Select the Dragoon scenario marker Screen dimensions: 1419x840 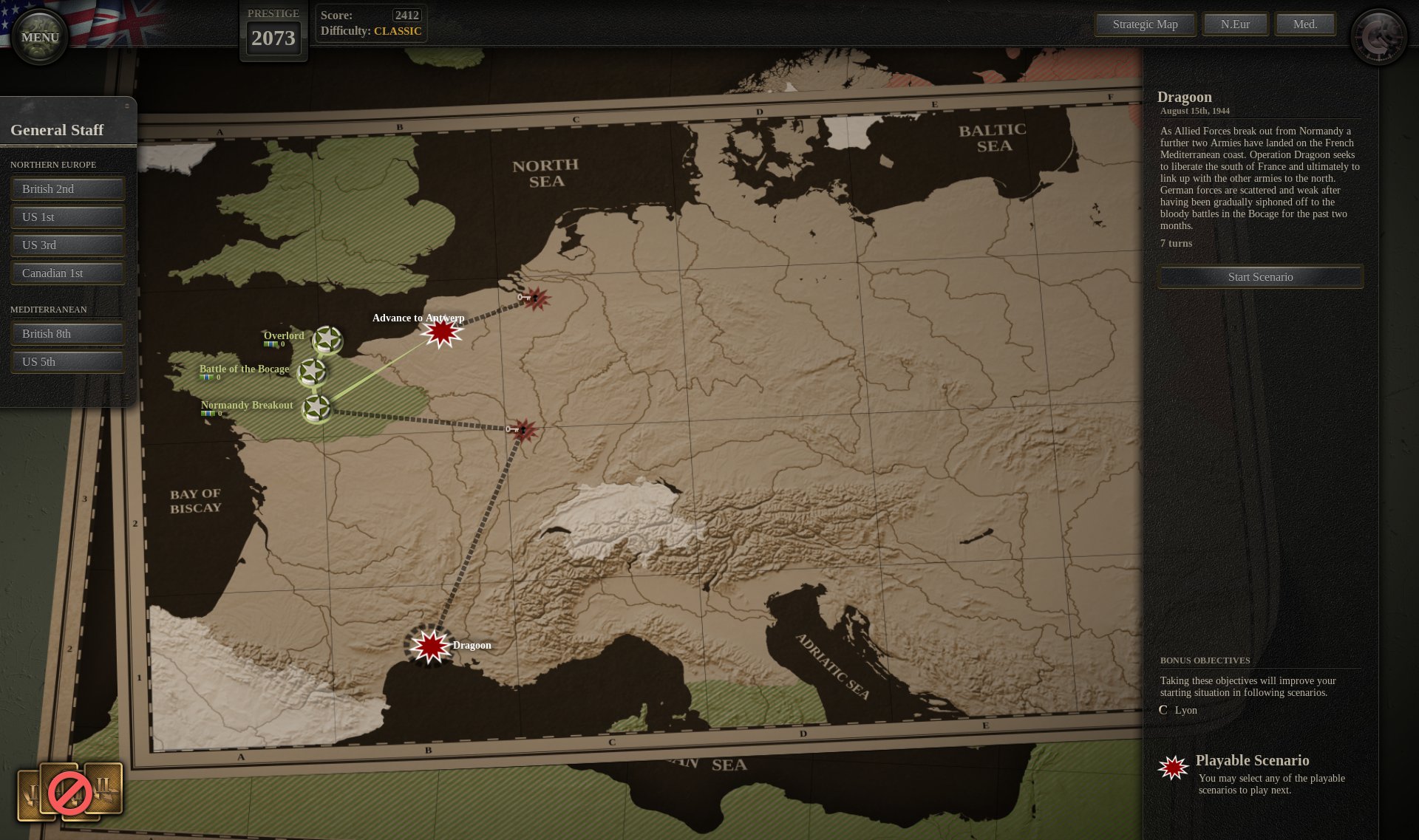pyautogui.click(x=430, y=646)
